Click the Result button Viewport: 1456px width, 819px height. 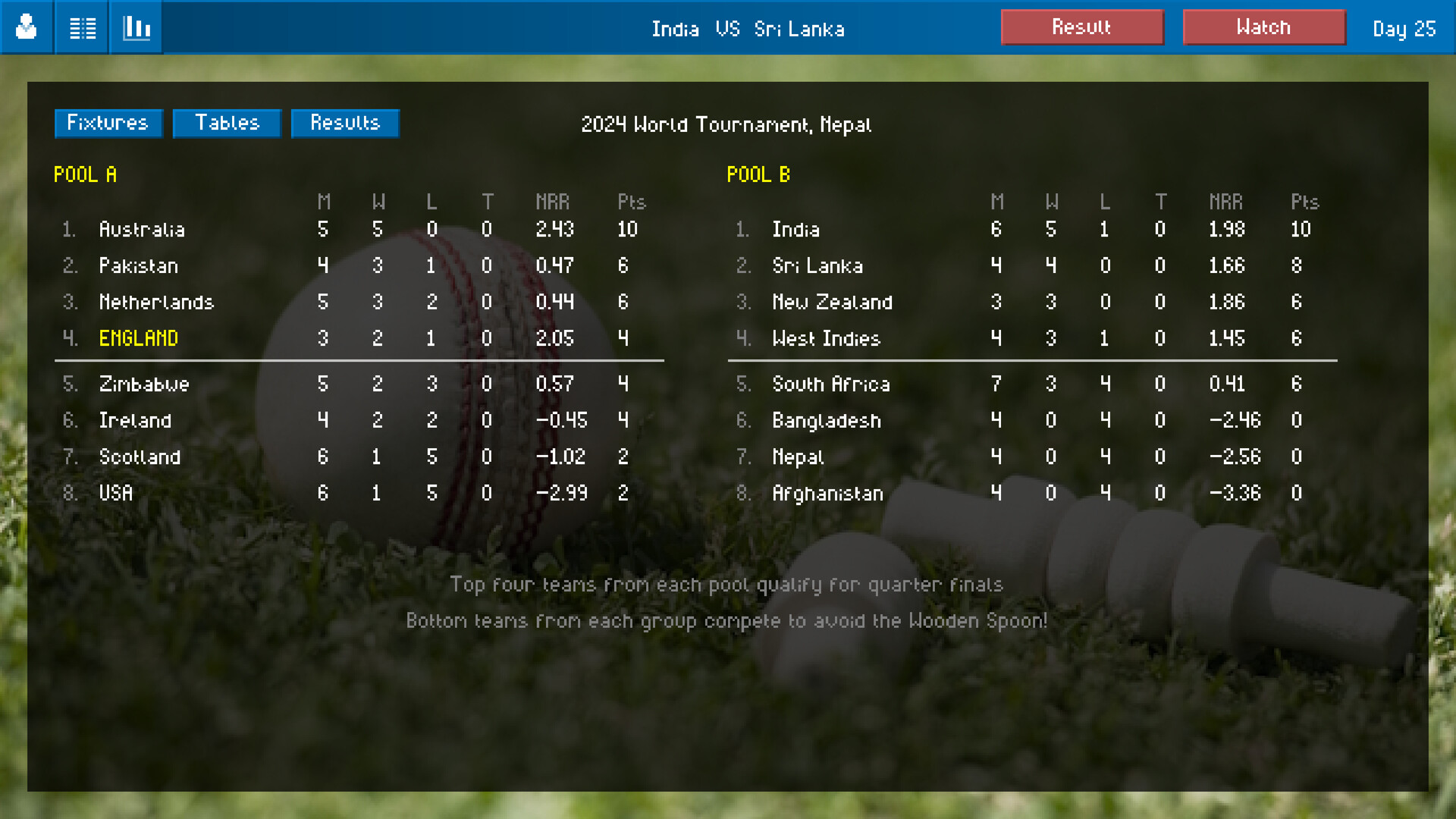[1082, 27]
